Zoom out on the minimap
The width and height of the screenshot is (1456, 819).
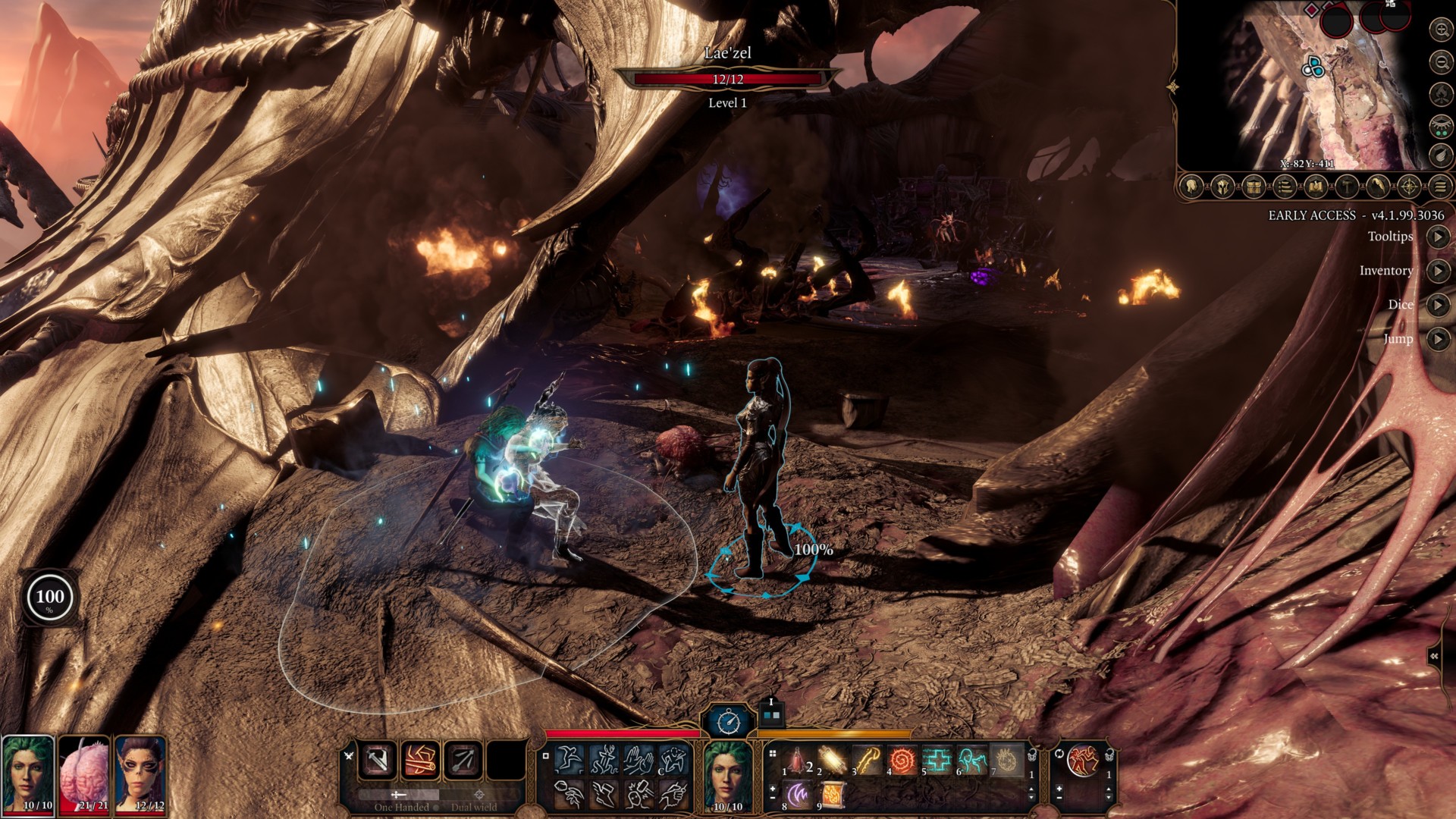(1439, 61)
